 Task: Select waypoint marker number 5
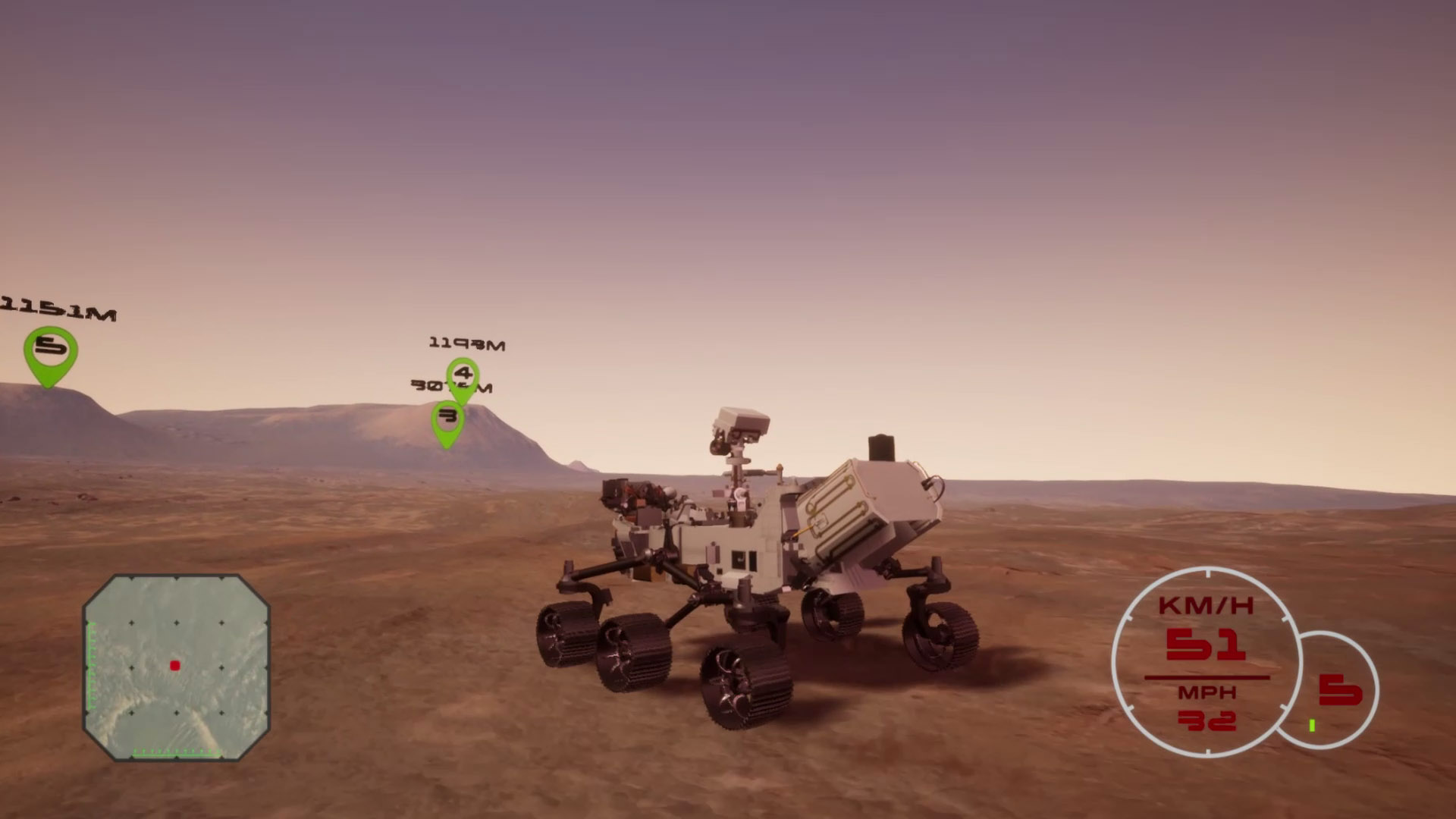click(51, 351)
